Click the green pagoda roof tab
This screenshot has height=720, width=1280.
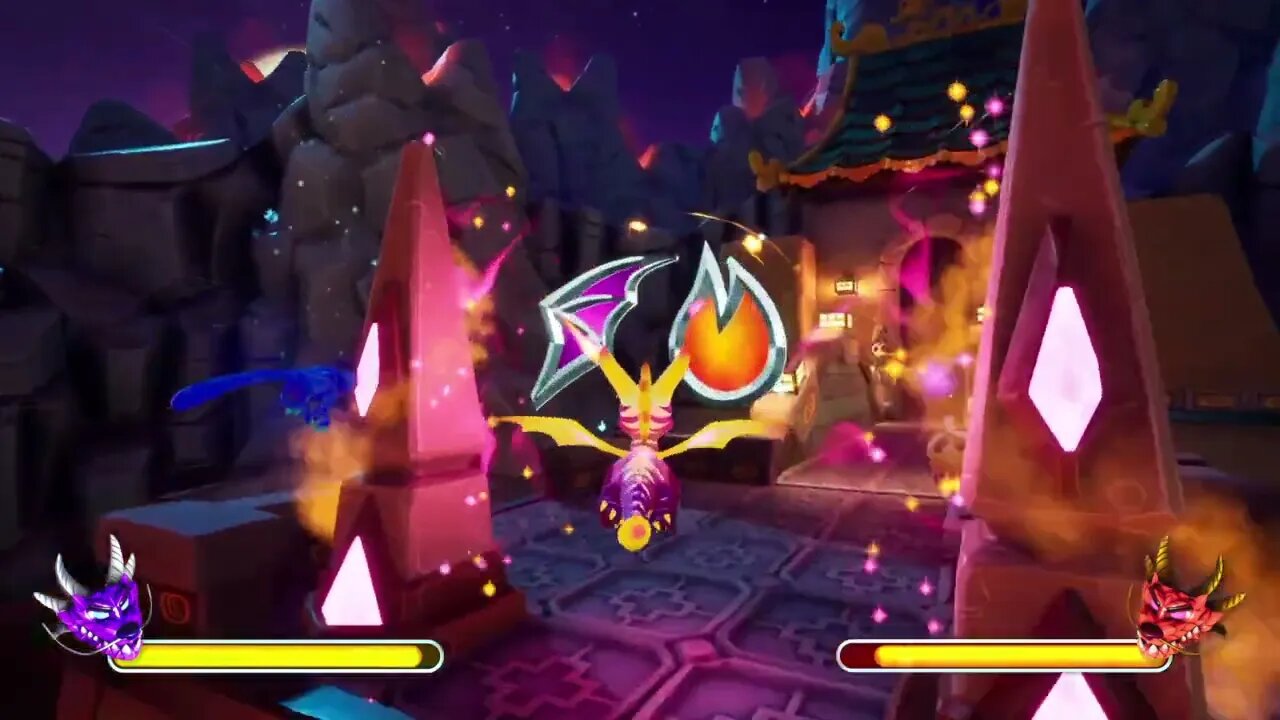[x=900, y=120]
